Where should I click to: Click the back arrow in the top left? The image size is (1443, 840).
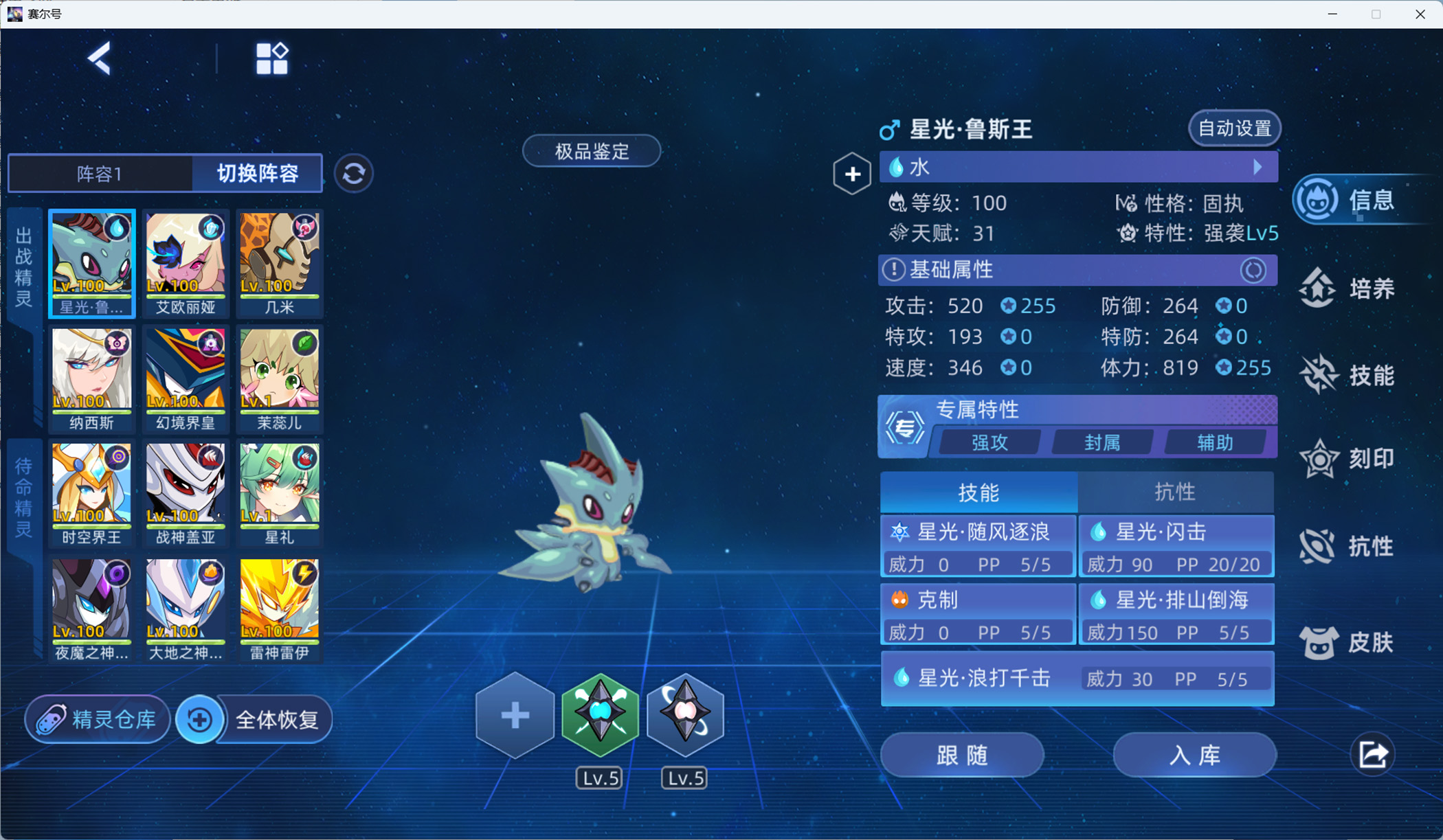[100, 59]
